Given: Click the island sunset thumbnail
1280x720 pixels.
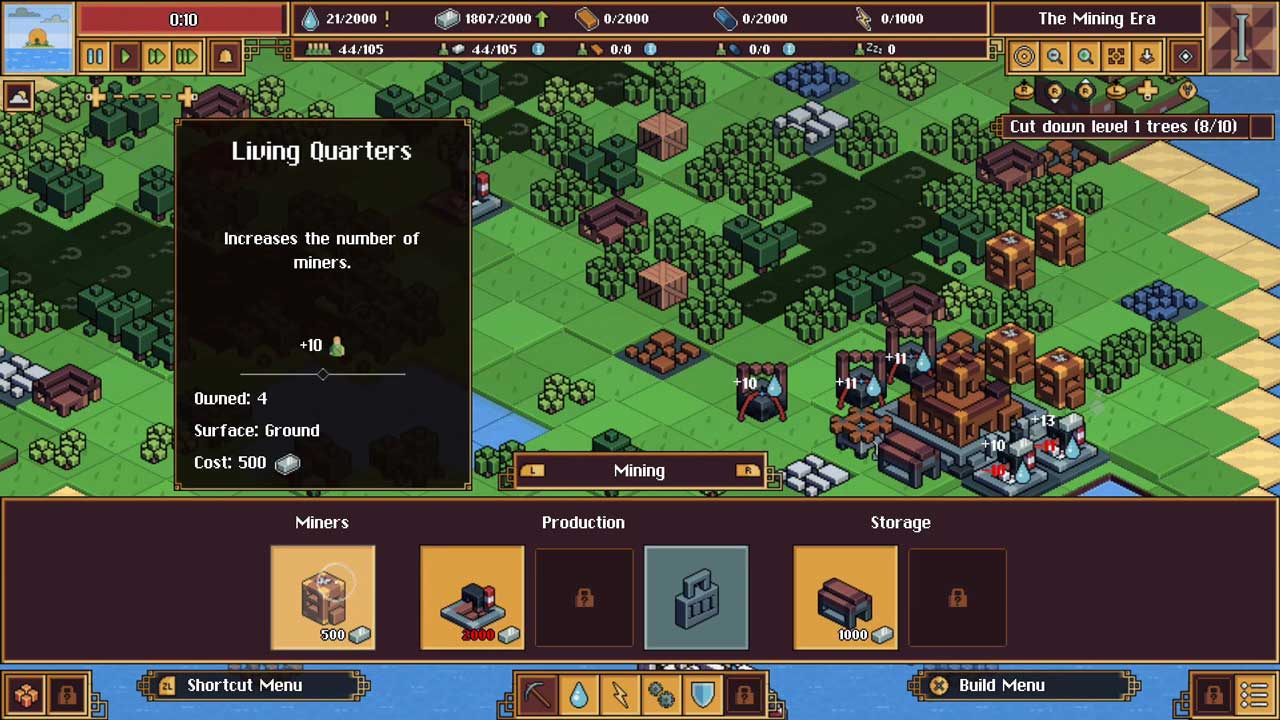Looking at the screenshot, I should 38,37.
